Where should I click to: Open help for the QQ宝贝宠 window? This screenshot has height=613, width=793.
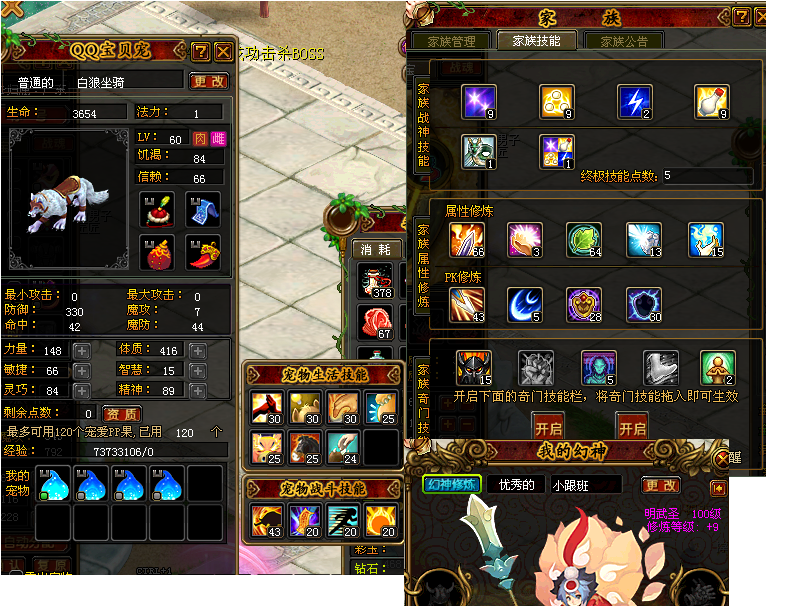pos(200,51)
